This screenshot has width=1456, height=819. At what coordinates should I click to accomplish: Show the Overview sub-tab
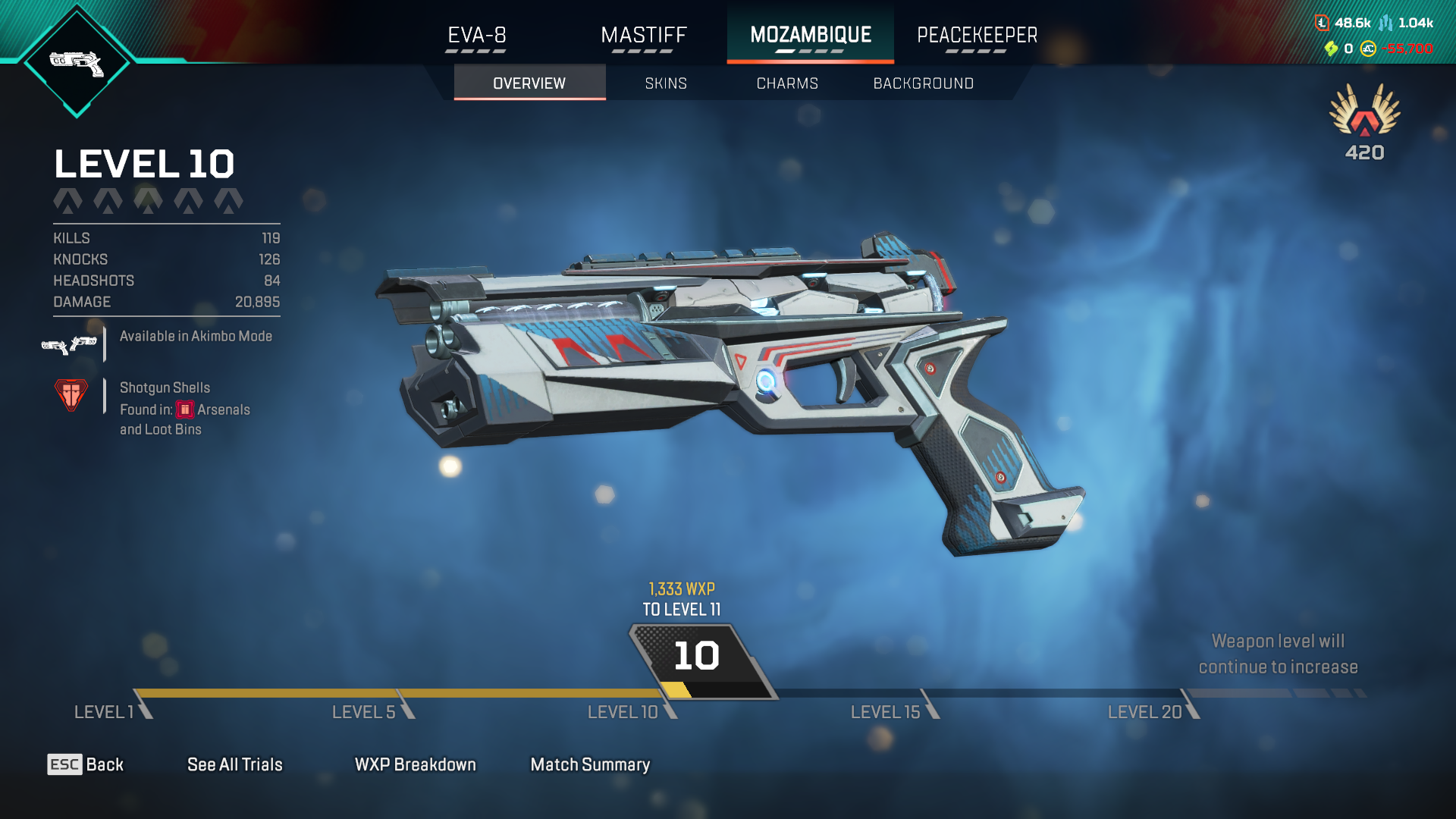point(529,83)
